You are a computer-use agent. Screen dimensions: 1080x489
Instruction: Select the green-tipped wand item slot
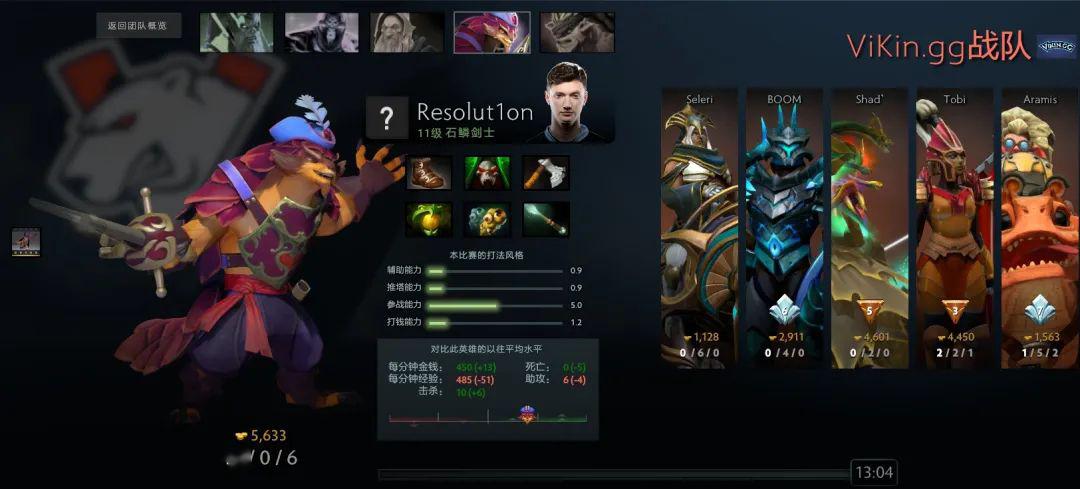point(545,219)
